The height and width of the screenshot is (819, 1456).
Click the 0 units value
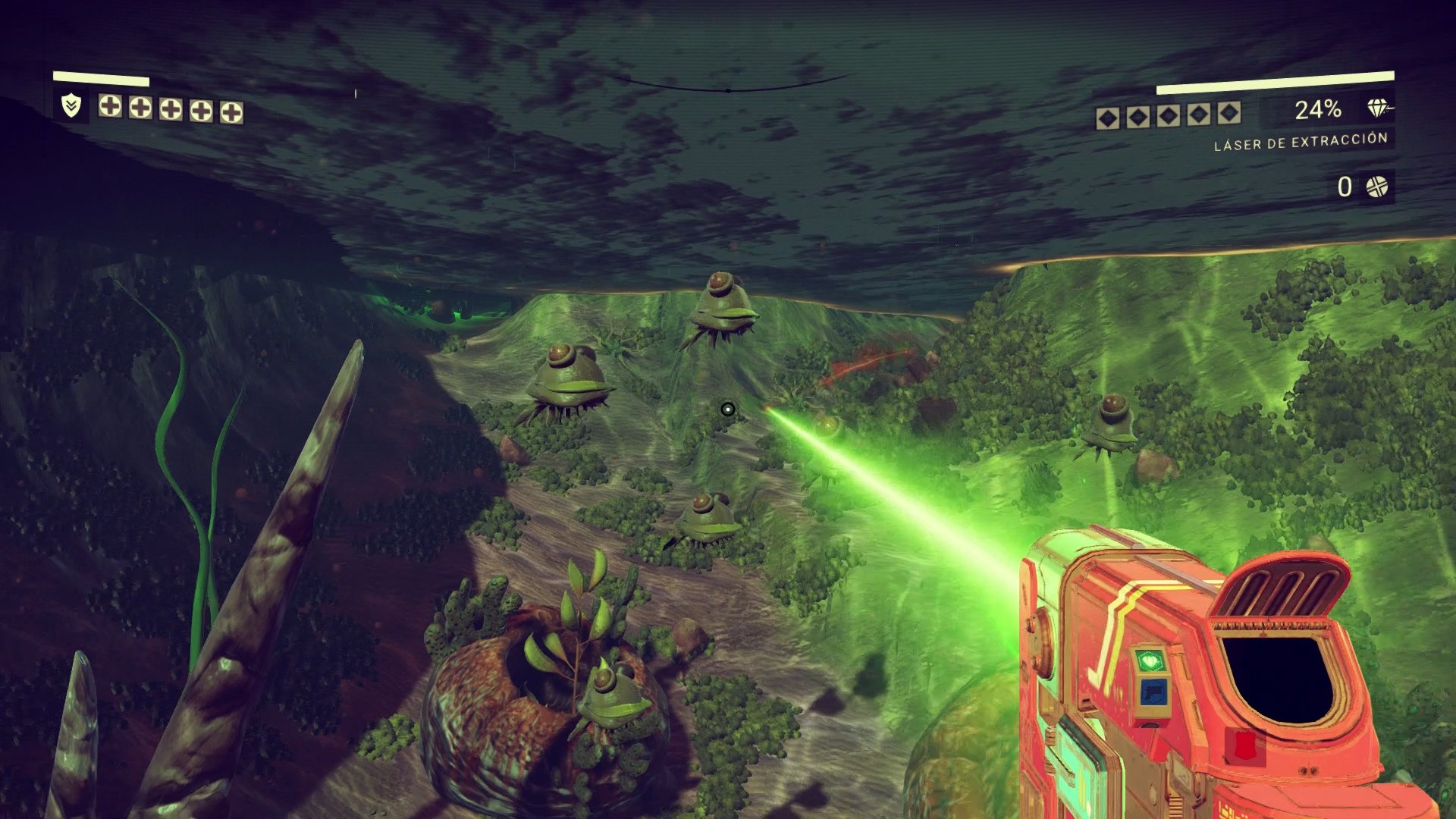[1344, 186]
